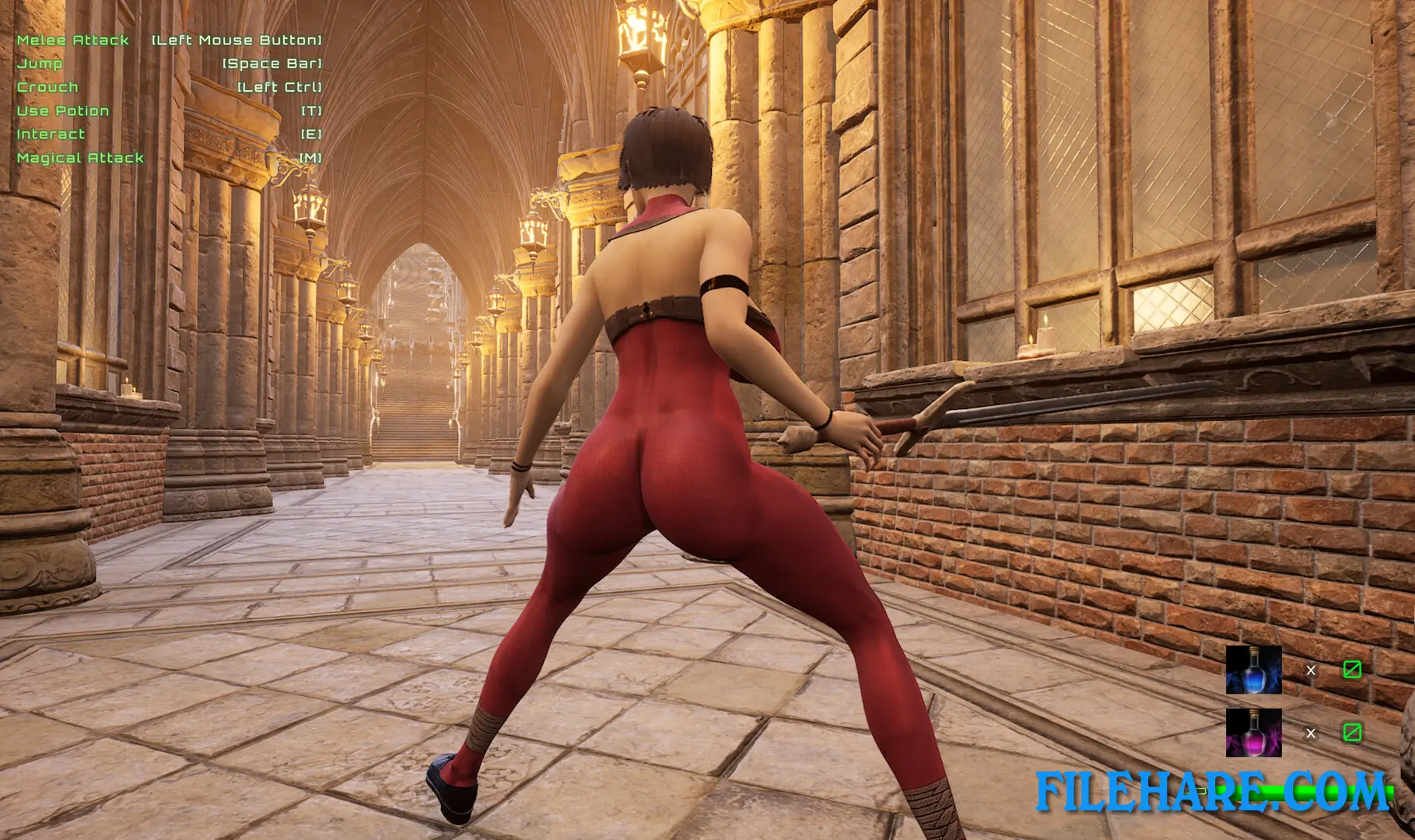Select the Space Bar binding text
The image size is (1415, 840).
click(x=272, y=64)
